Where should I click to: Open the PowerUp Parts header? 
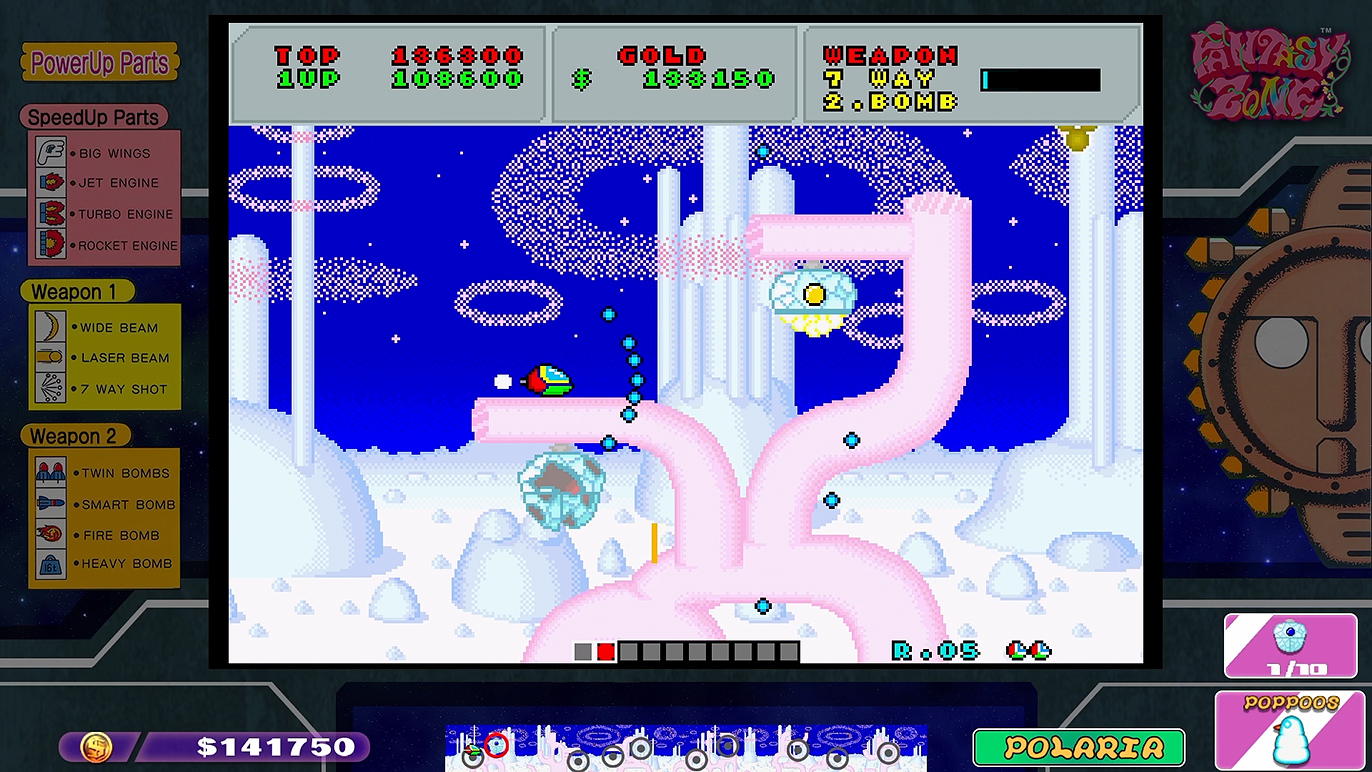click(99, 63)
